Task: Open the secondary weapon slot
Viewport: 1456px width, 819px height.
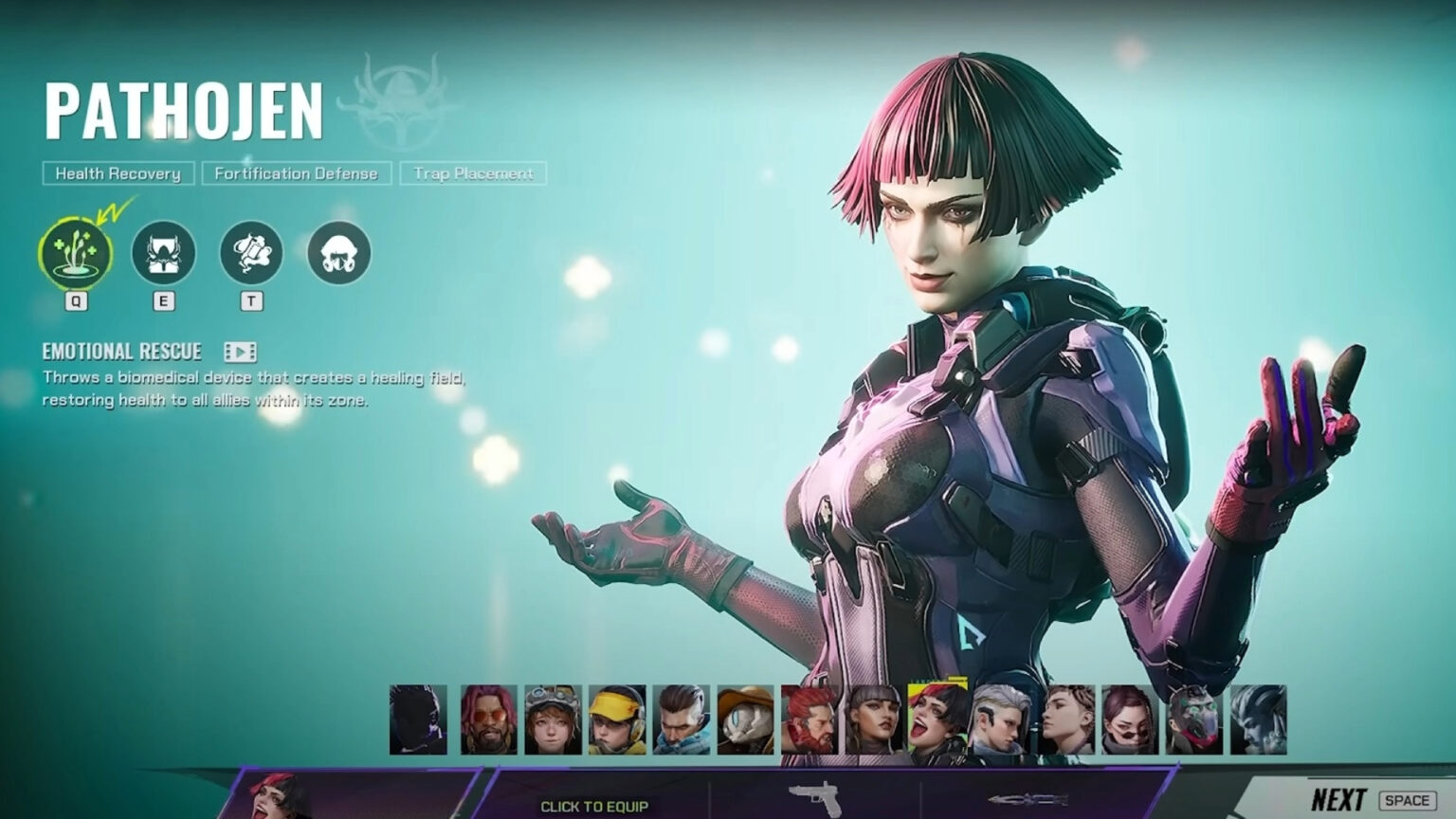Action: click(1026, 799)
